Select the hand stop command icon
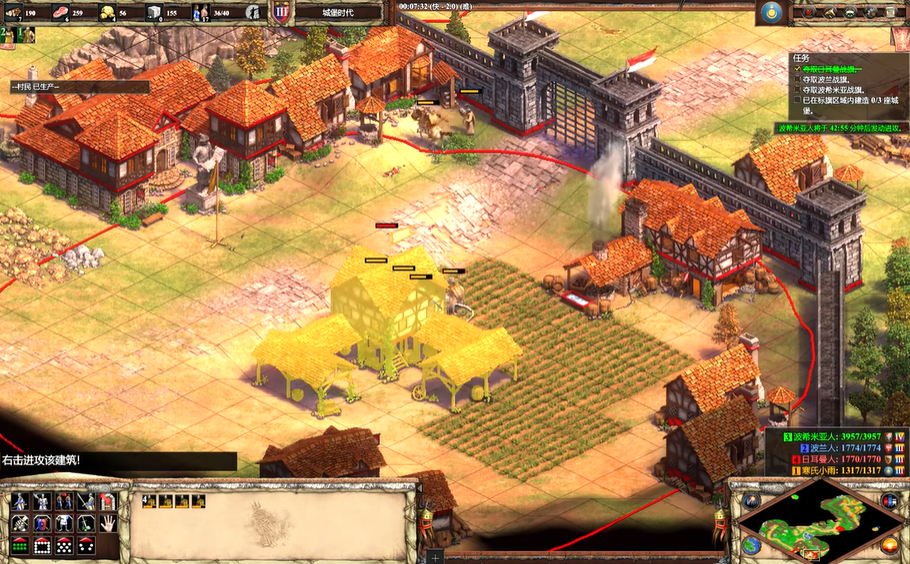910x564 pixels. [109, 523]
